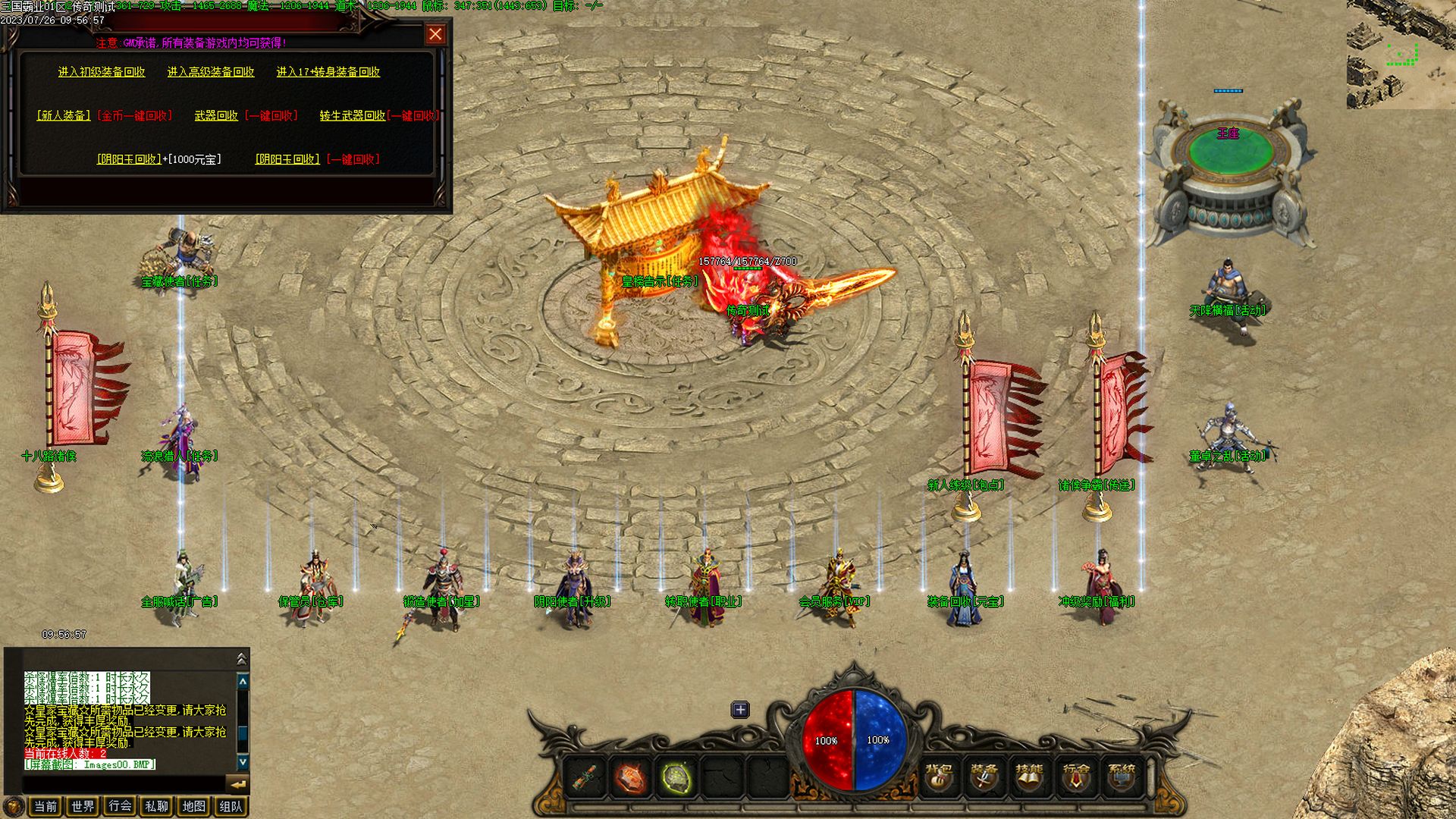Switch chat to the 世界 channel
Image resolution: width=1456 pixels, height=819 pixels.
tap(83, 806)
